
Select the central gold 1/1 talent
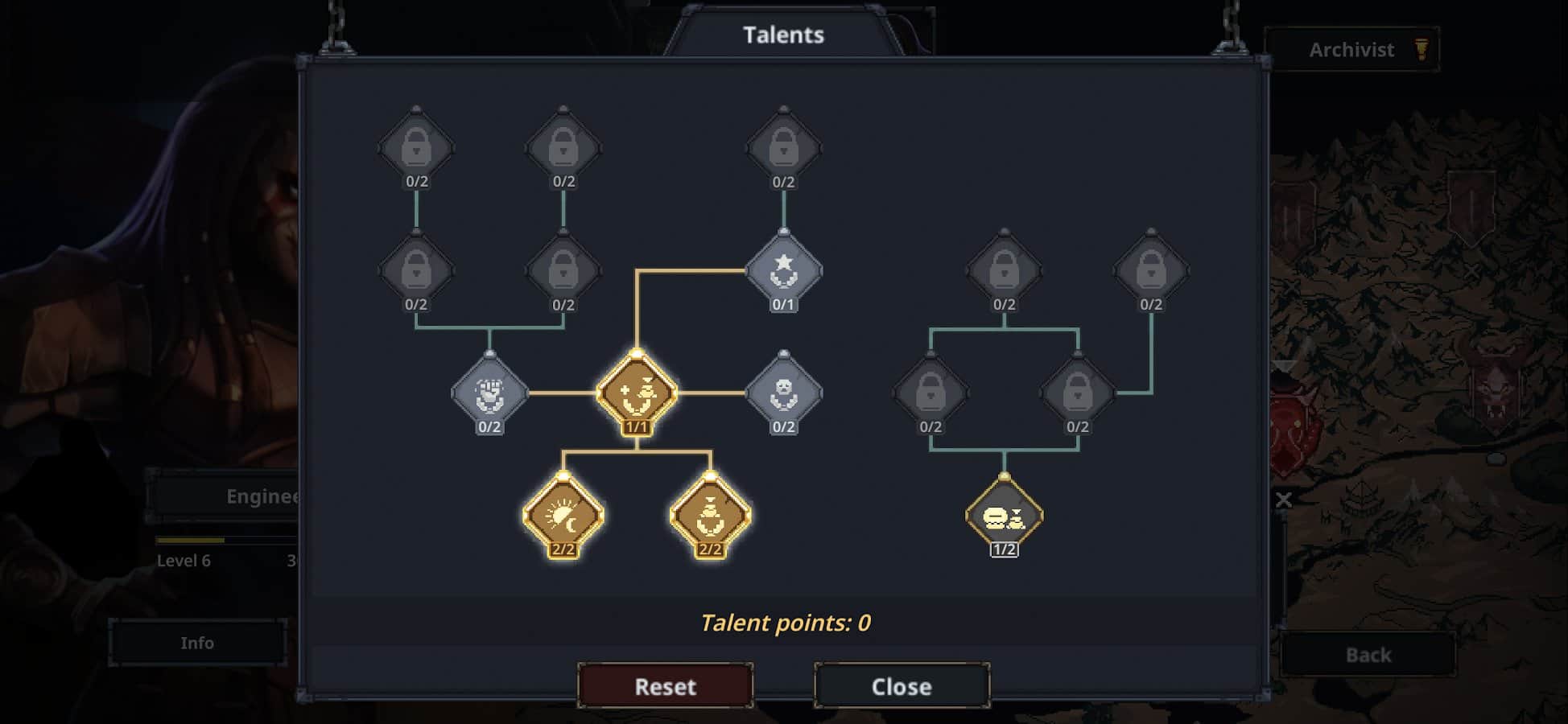click(637, 393)
